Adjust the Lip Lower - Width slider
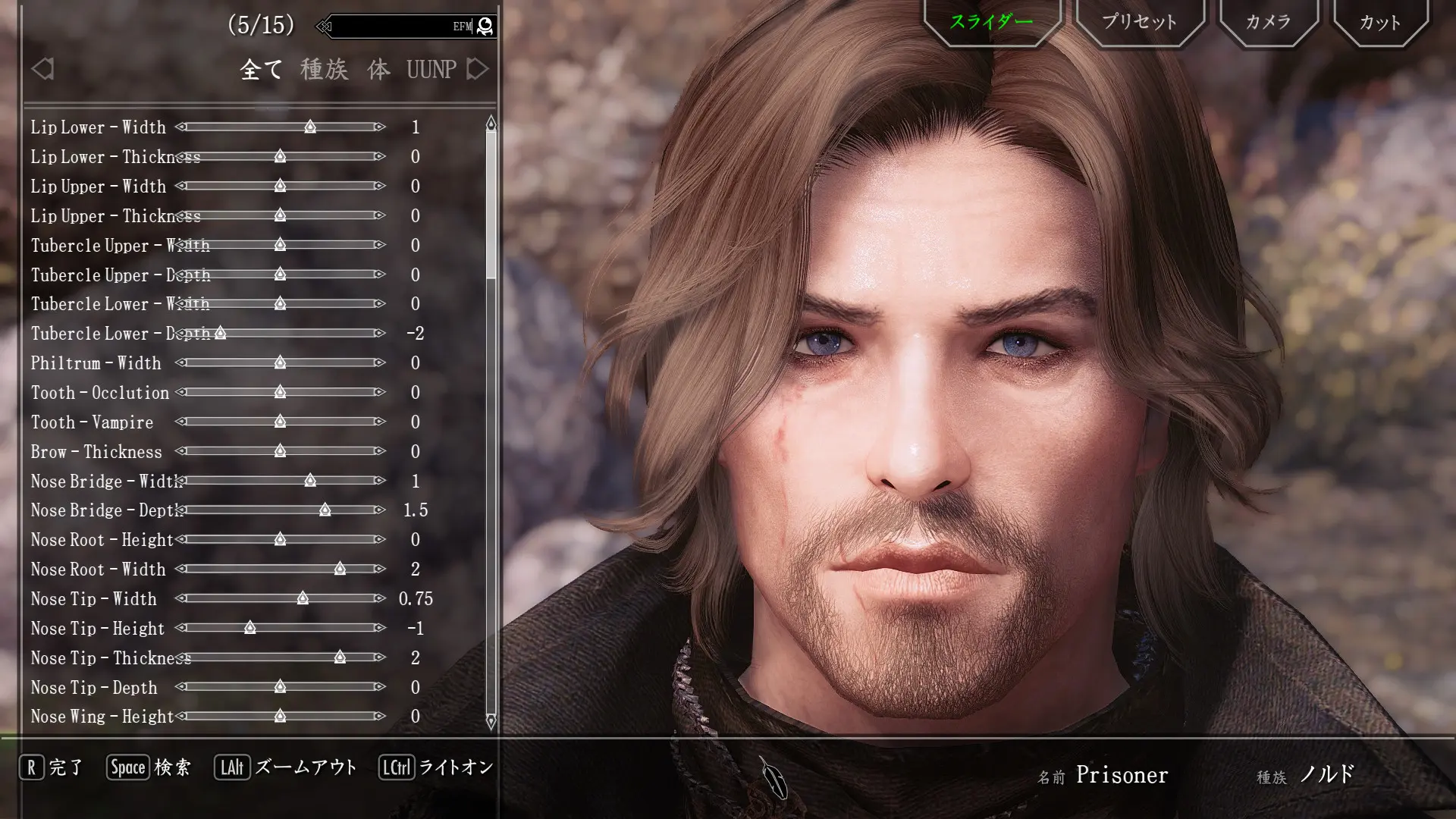 coord(310,127)
